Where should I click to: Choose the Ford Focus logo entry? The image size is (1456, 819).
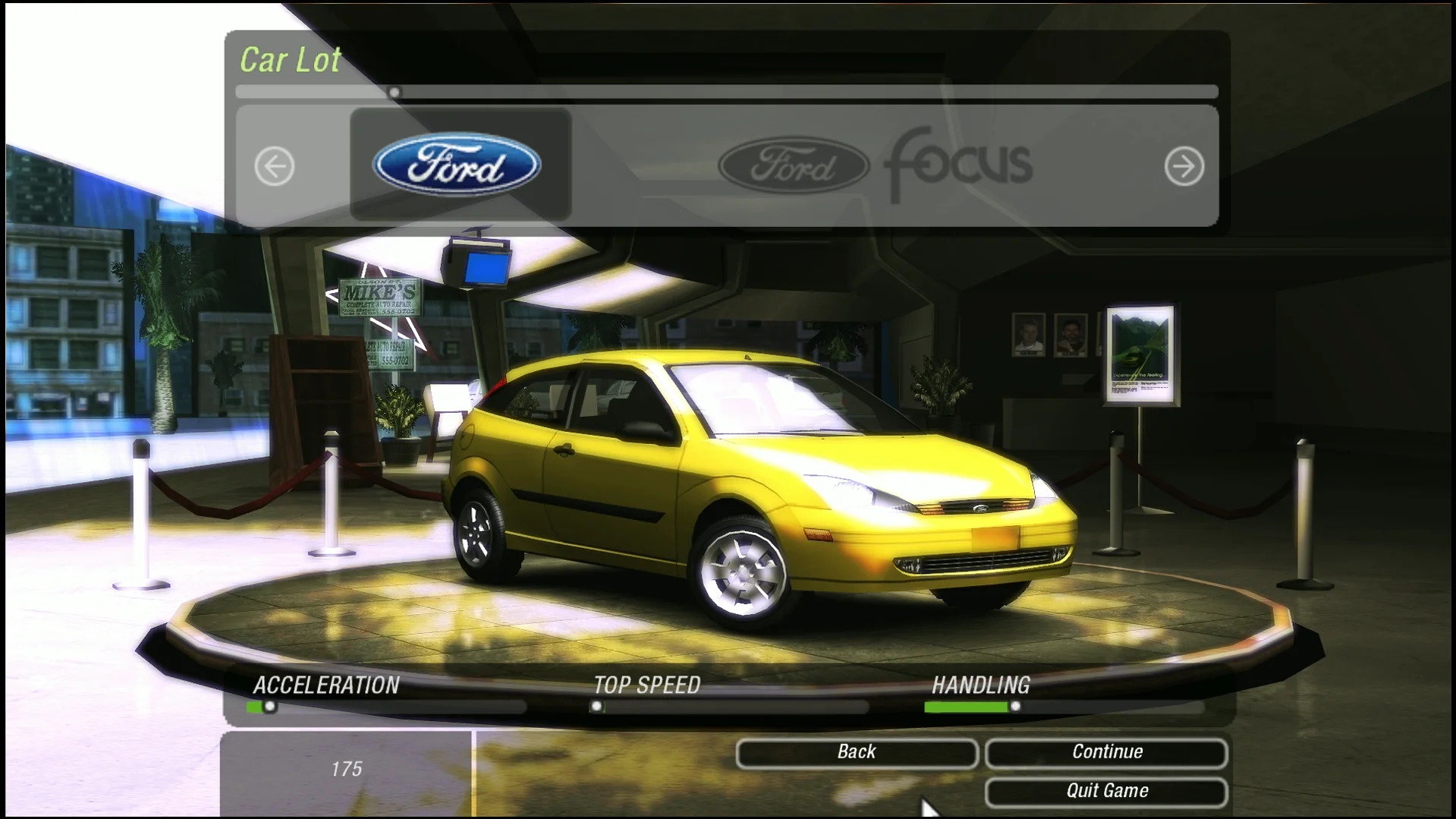(x=875, y=165)
